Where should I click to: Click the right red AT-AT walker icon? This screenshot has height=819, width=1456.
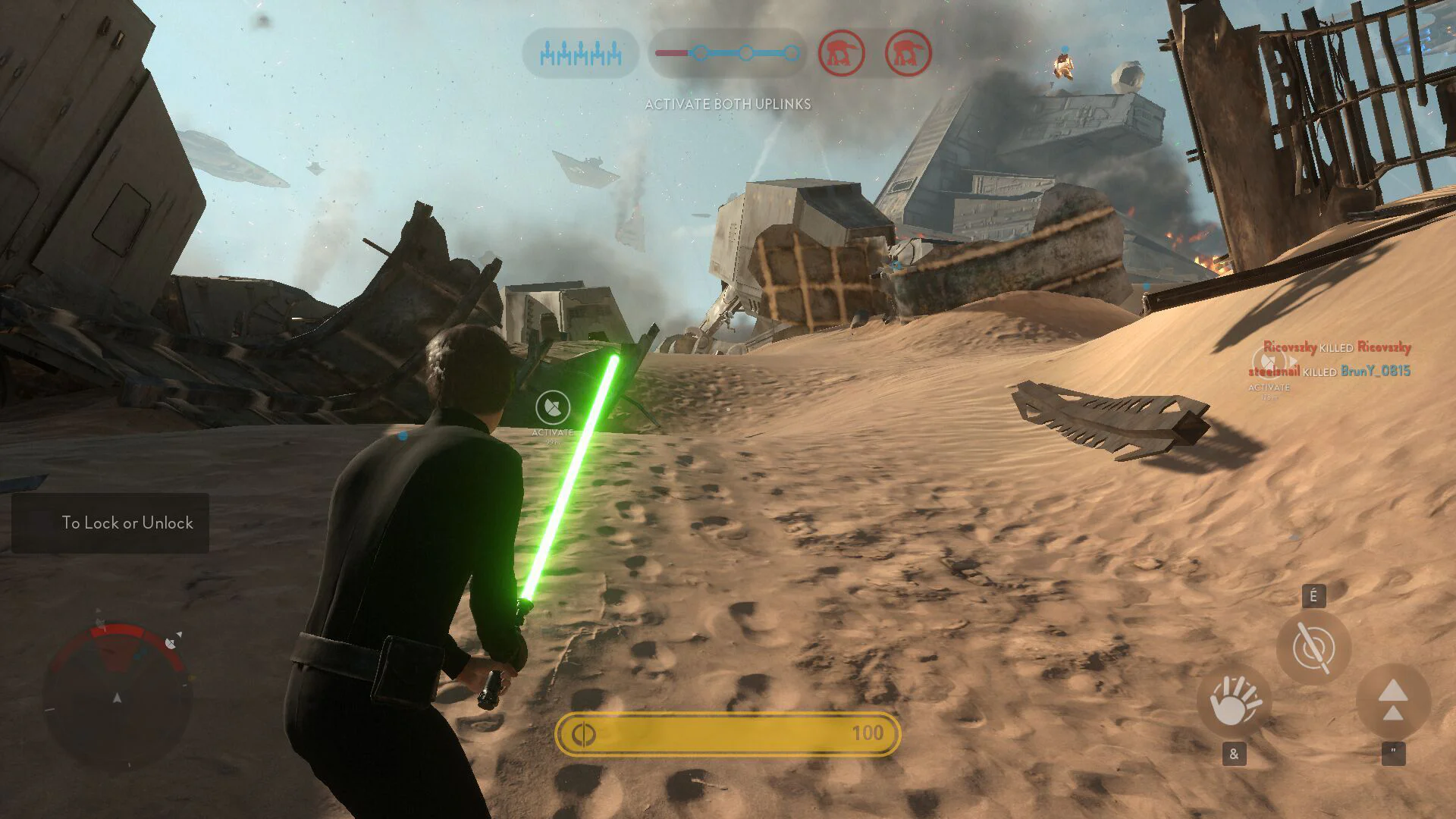point(907,53)
